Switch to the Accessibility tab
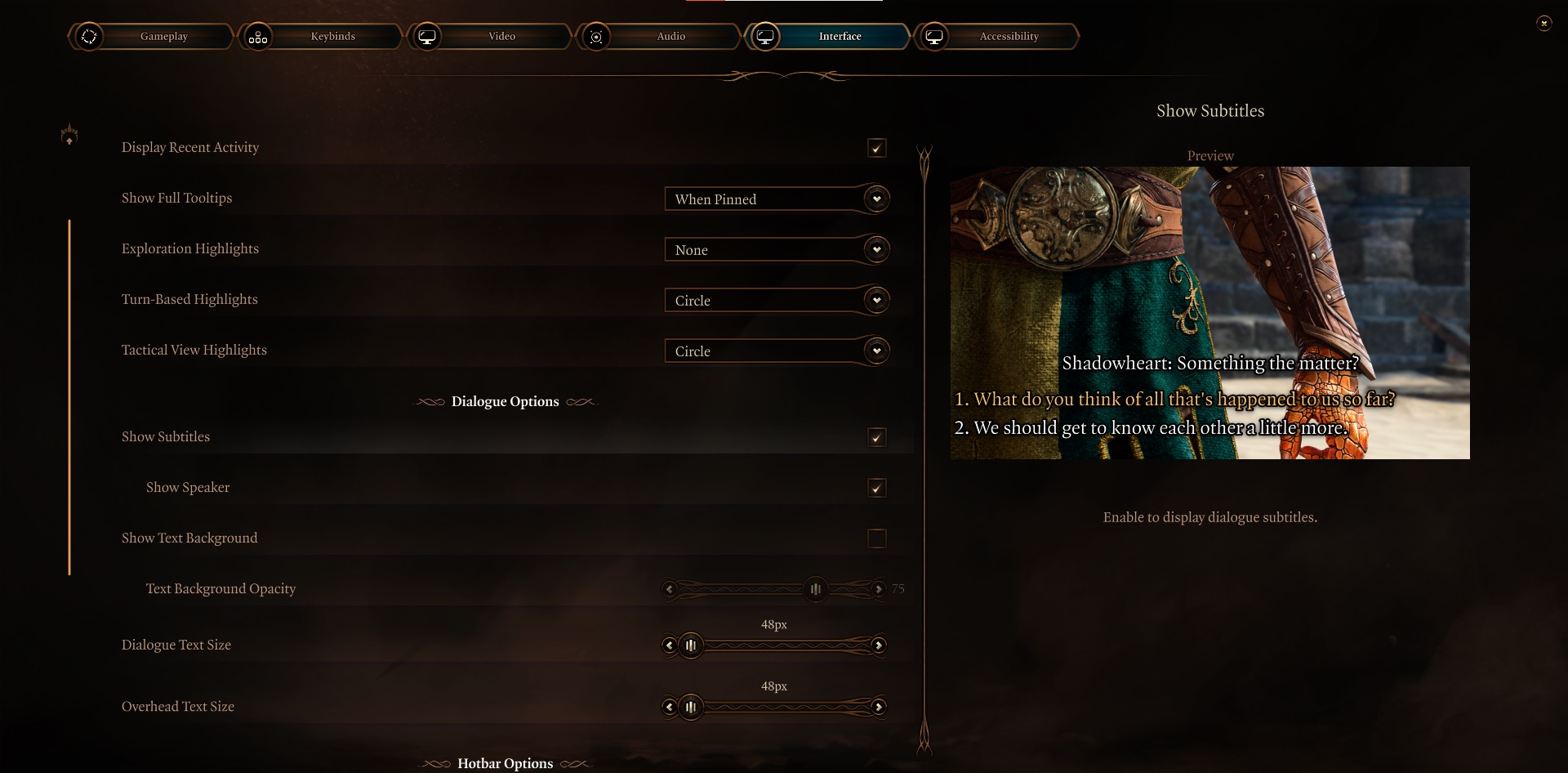 pos(1009,36)
